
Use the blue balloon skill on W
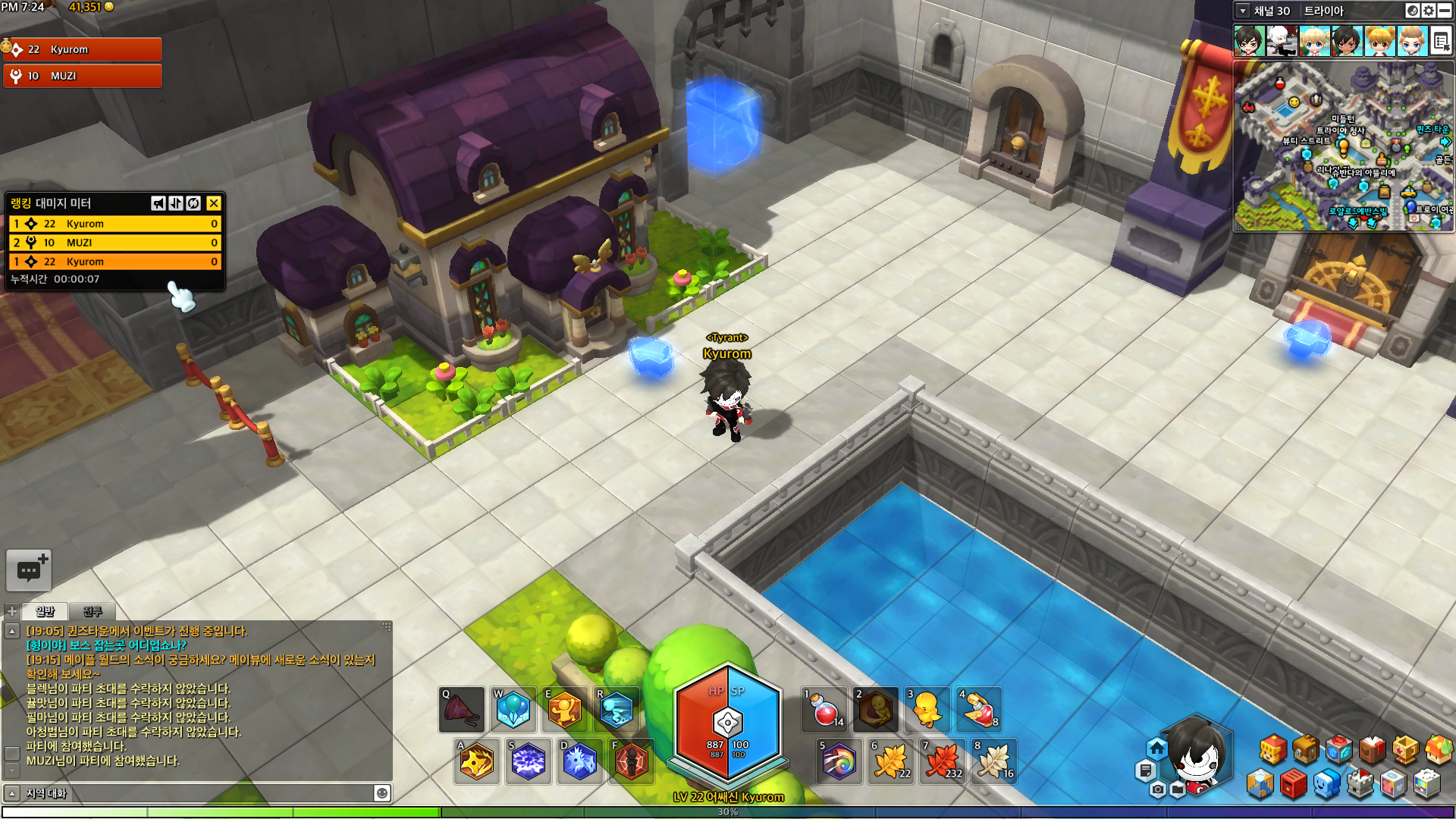513,711
